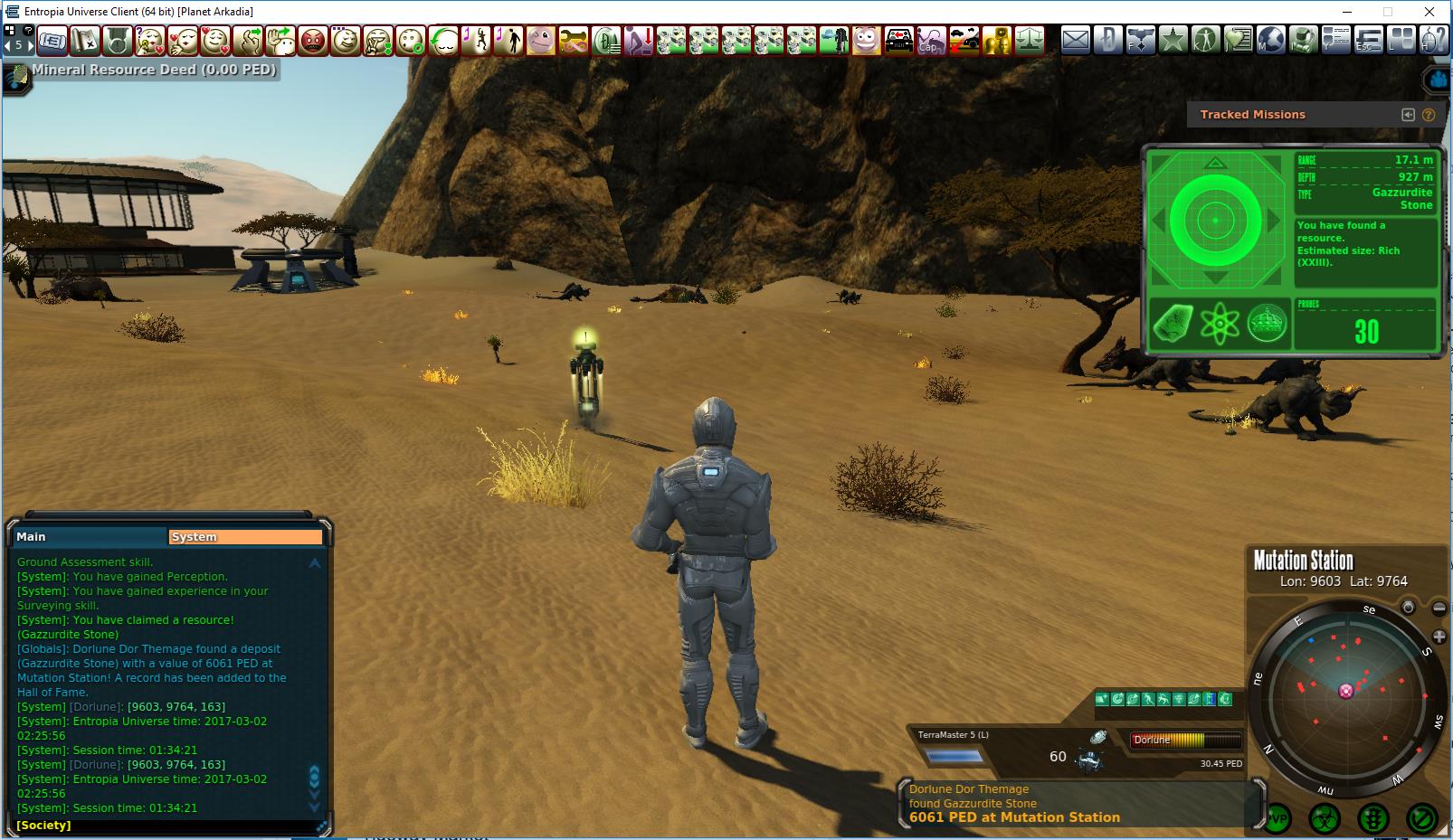
Task: Click the balance scales icon
Action: (1029, 41)
